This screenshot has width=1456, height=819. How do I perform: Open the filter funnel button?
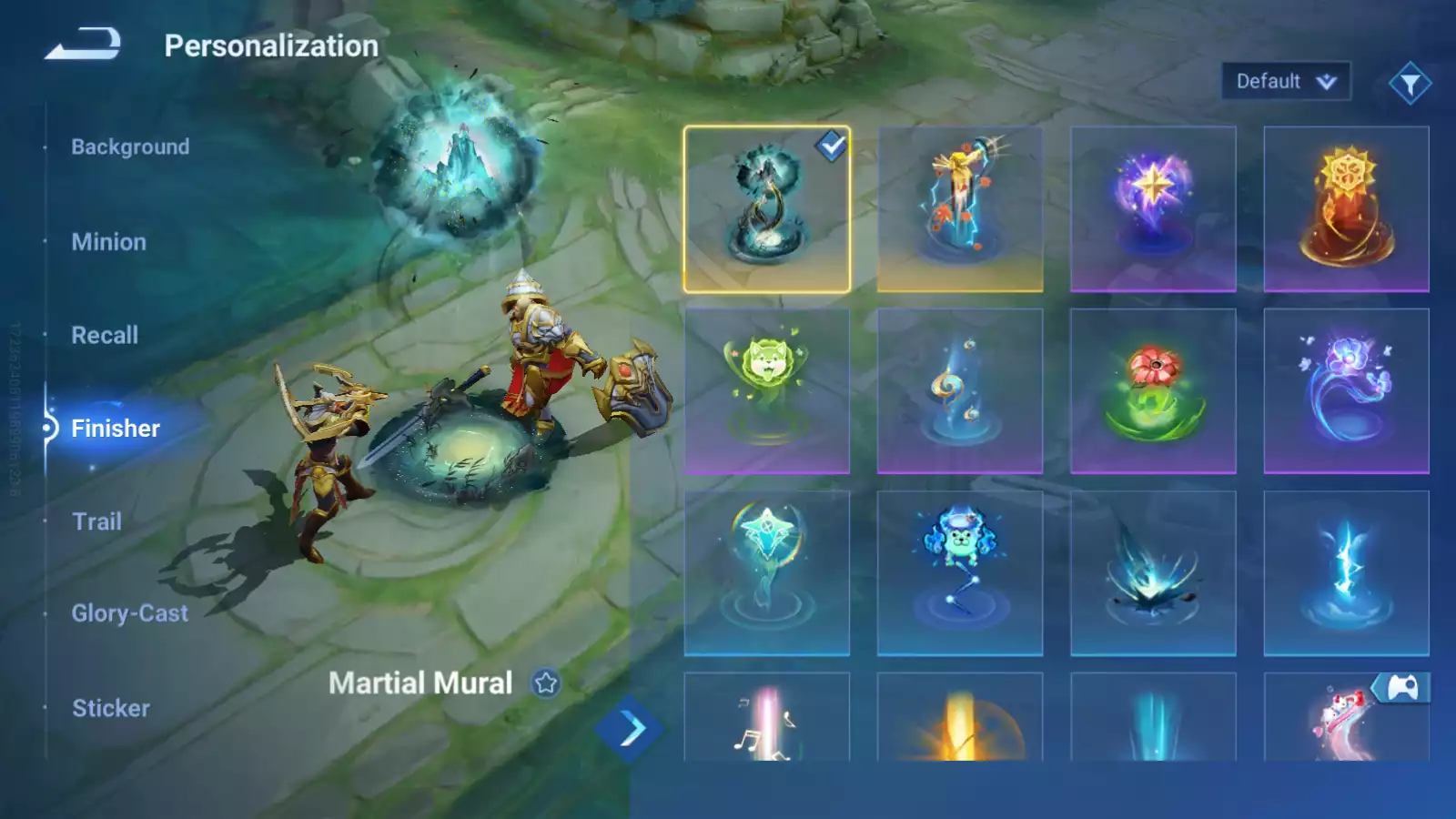pos(1410,84)
